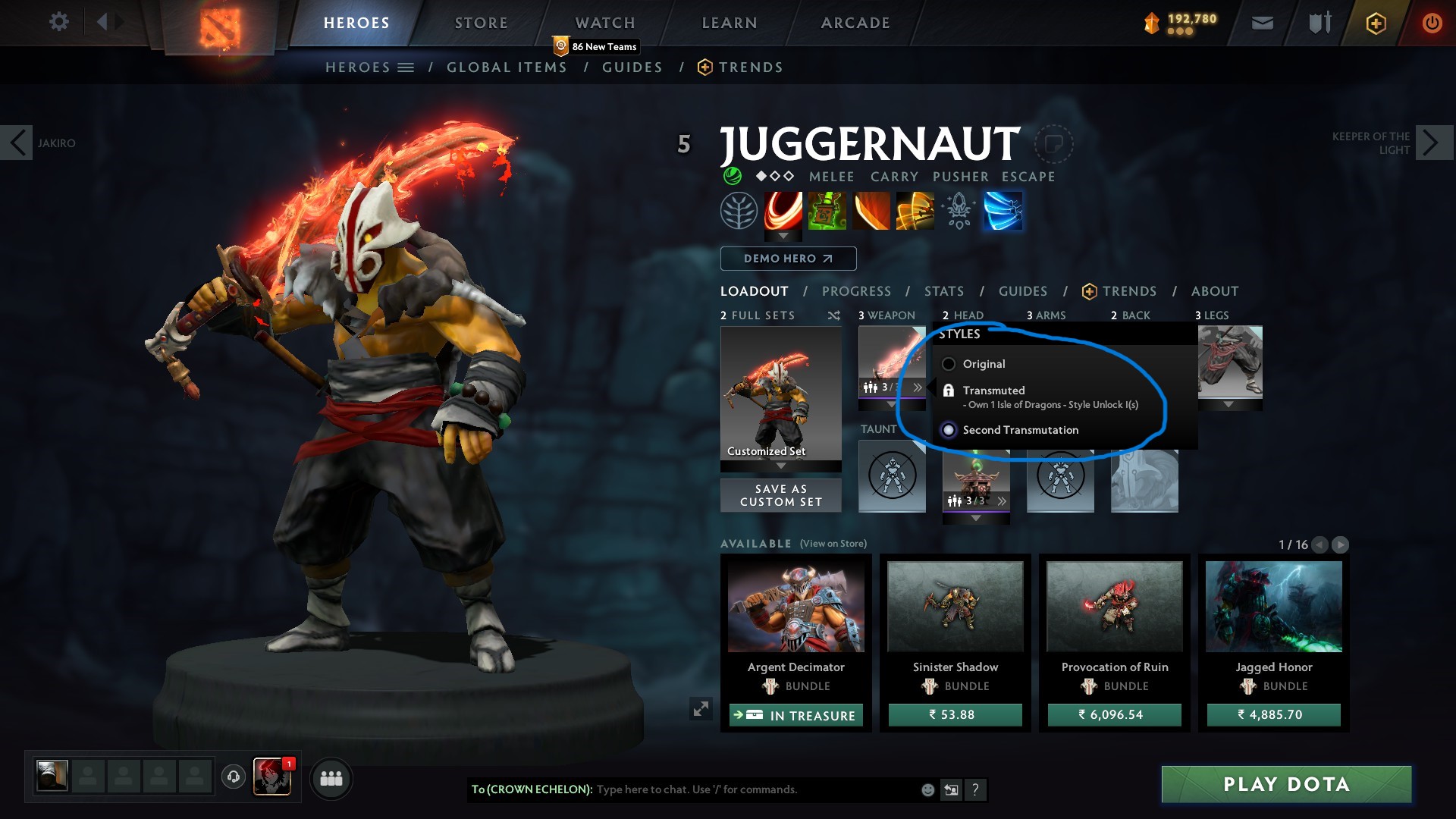Click the Omnislash ability icon

point(913,211)
